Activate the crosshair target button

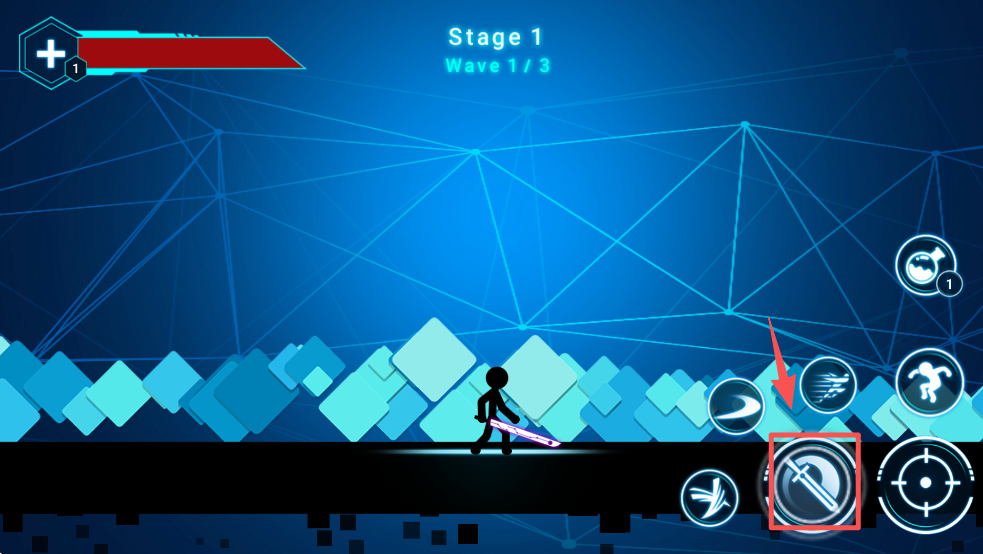[925, 484]
